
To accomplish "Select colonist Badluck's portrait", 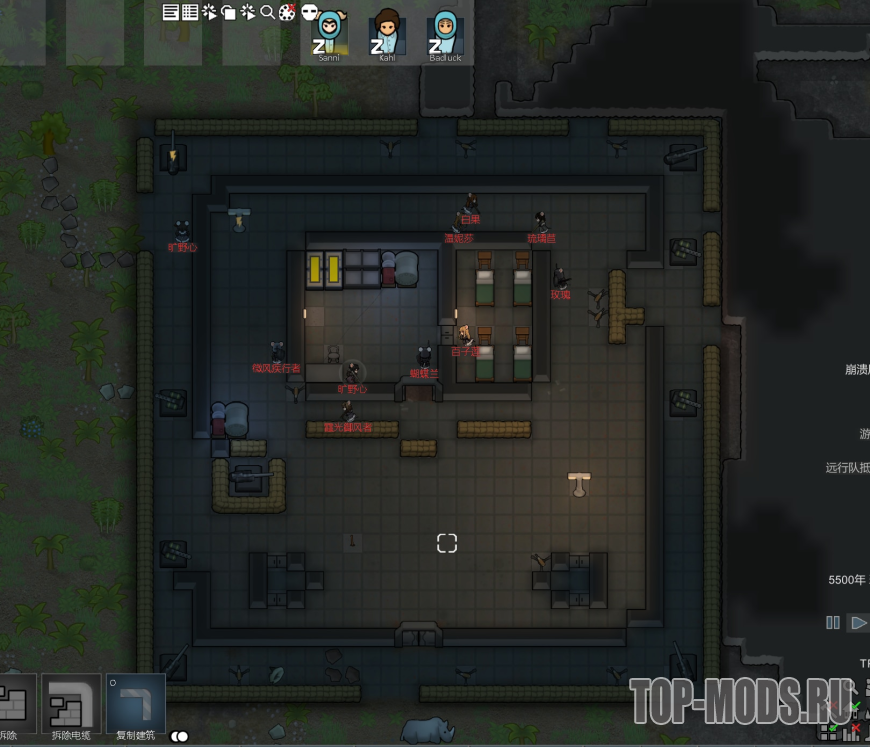I will (445, 32).
